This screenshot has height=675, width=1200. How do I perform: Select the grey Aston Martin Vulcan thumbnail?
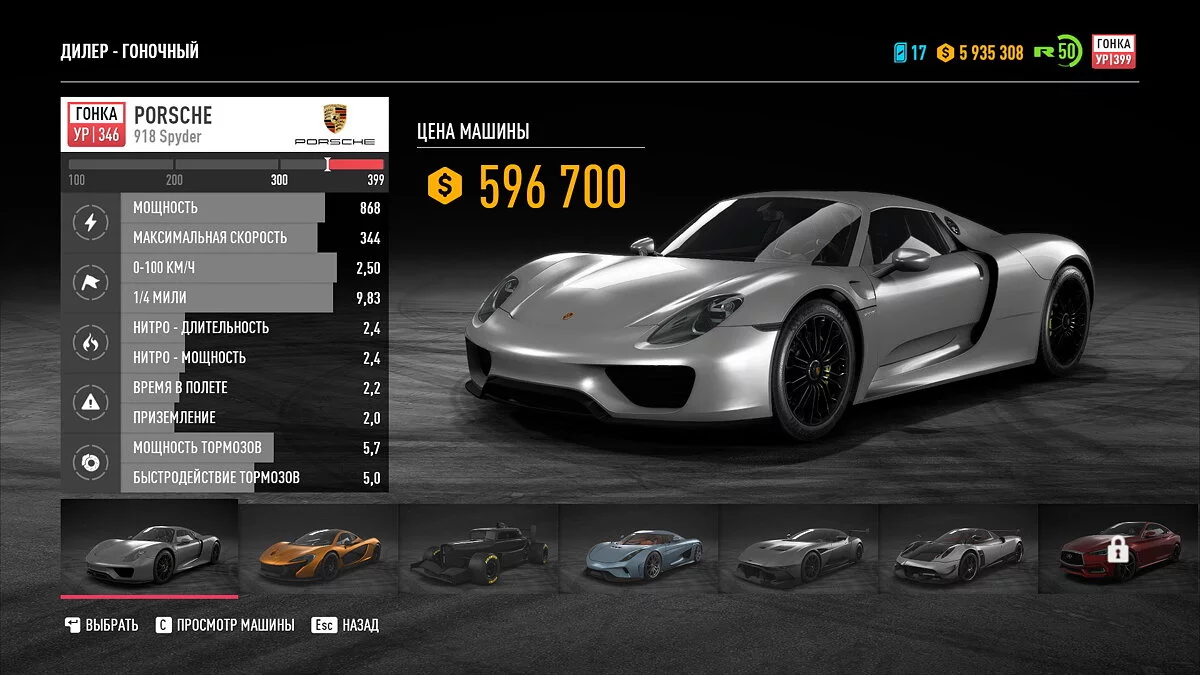(x=798, y=552)
